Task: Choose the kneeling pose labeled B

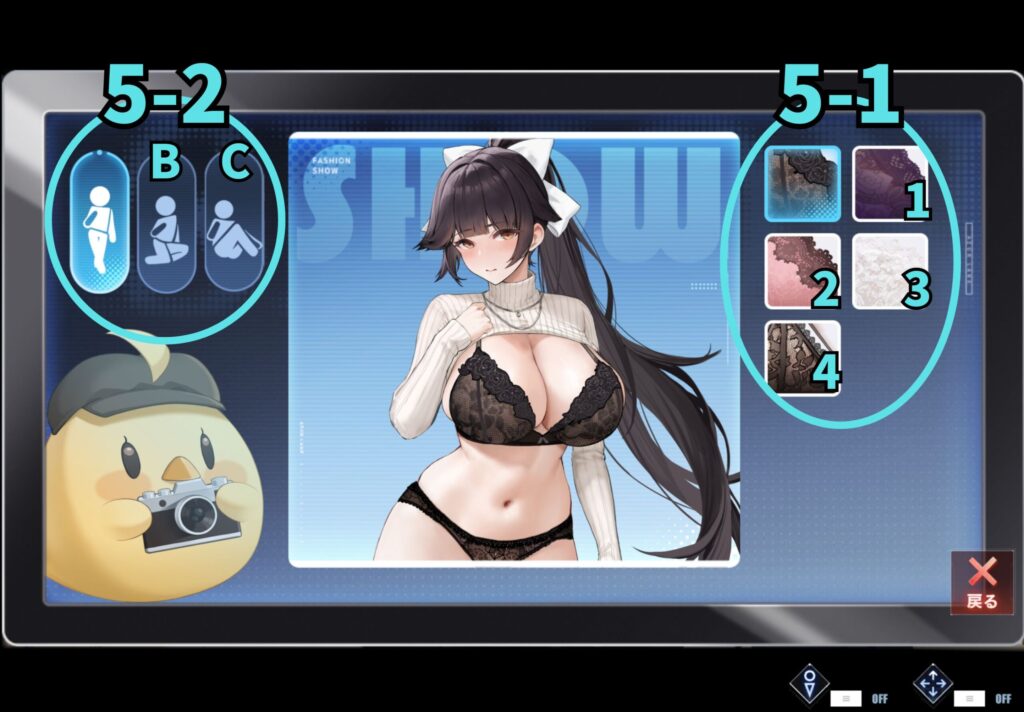Action: point(165,226)
